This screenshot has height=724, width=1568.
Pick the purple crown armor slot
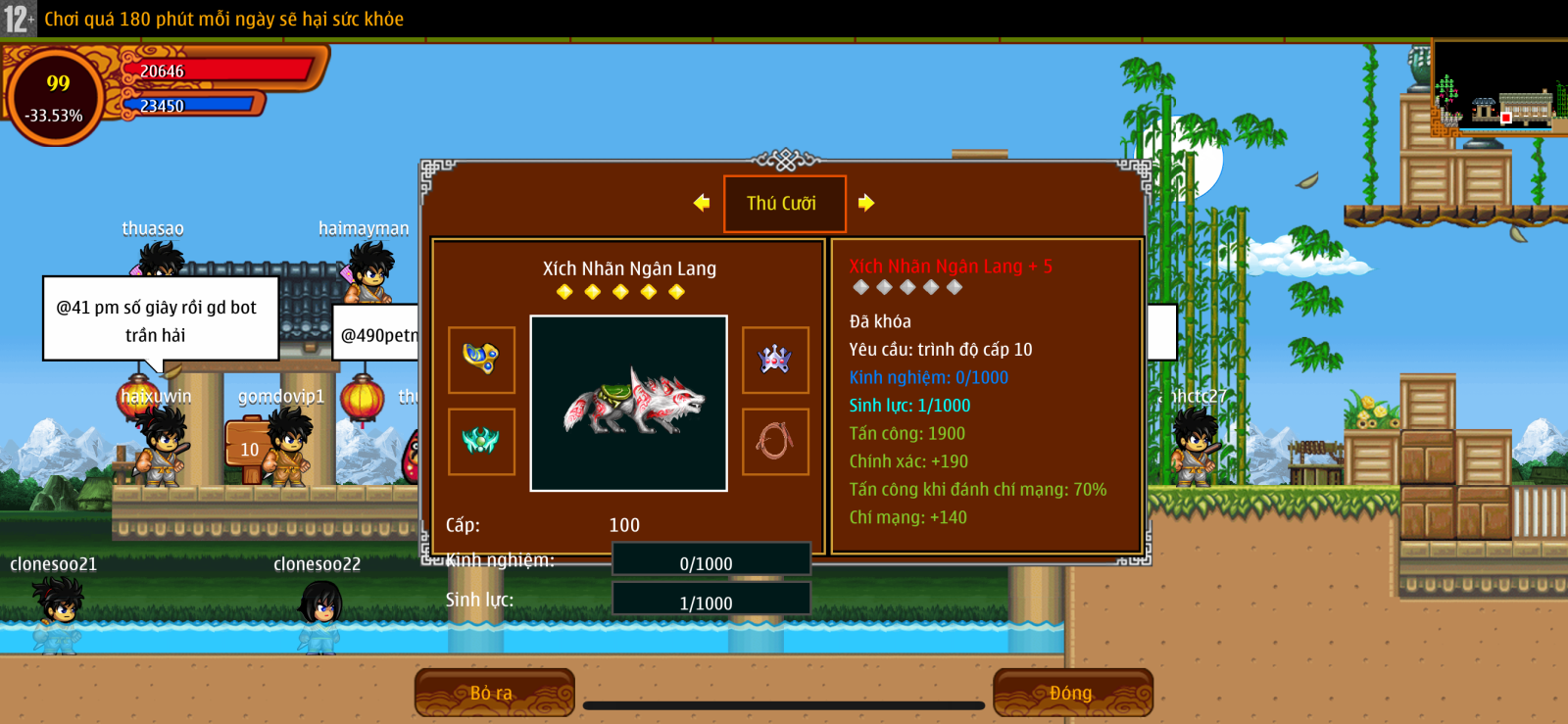tap(775, 360)
